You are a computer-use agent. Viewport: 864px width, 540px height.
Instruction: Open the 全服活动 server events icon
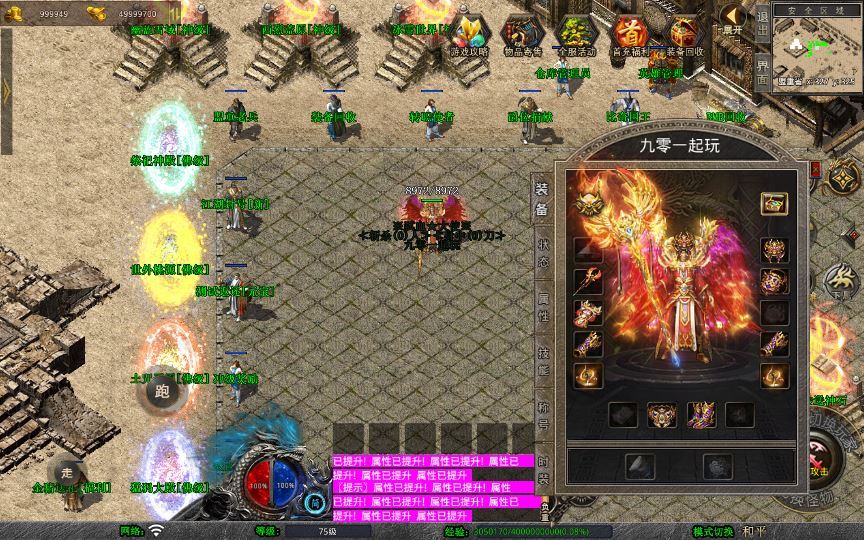(574, 36)
